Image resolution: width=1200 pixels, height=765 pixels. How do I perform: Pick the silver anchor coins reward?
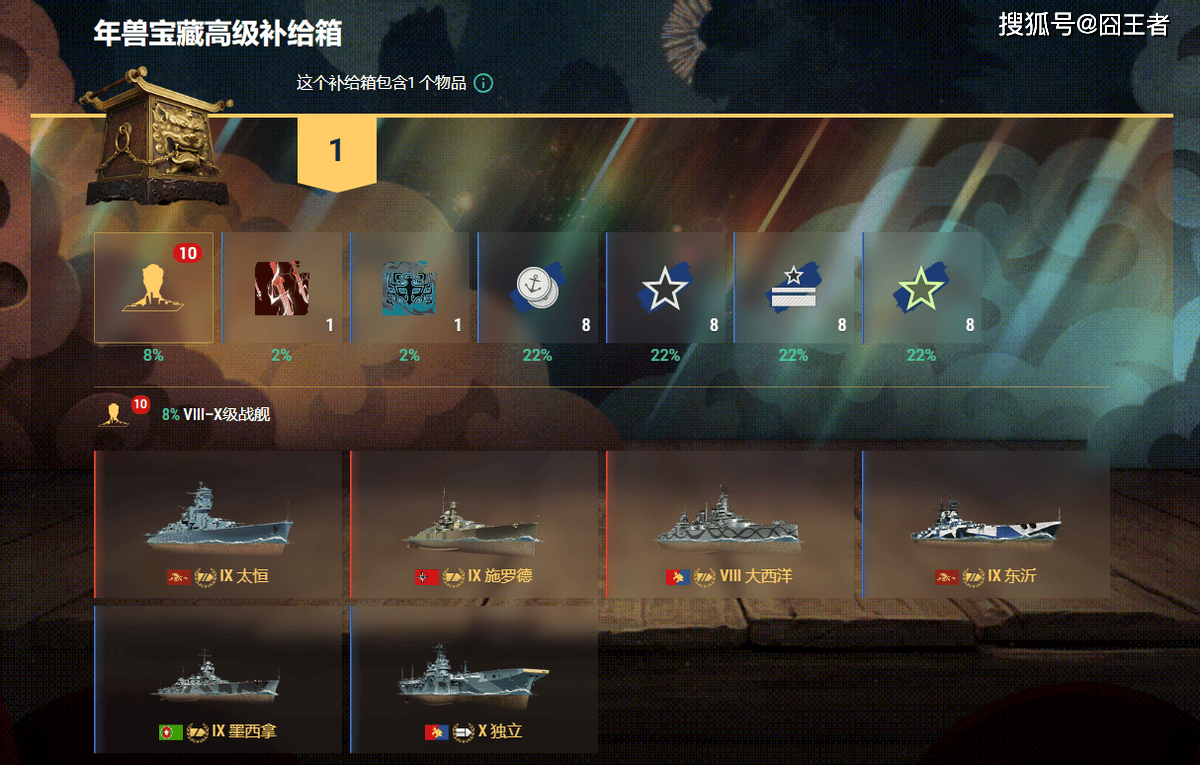tap(538, 288)
